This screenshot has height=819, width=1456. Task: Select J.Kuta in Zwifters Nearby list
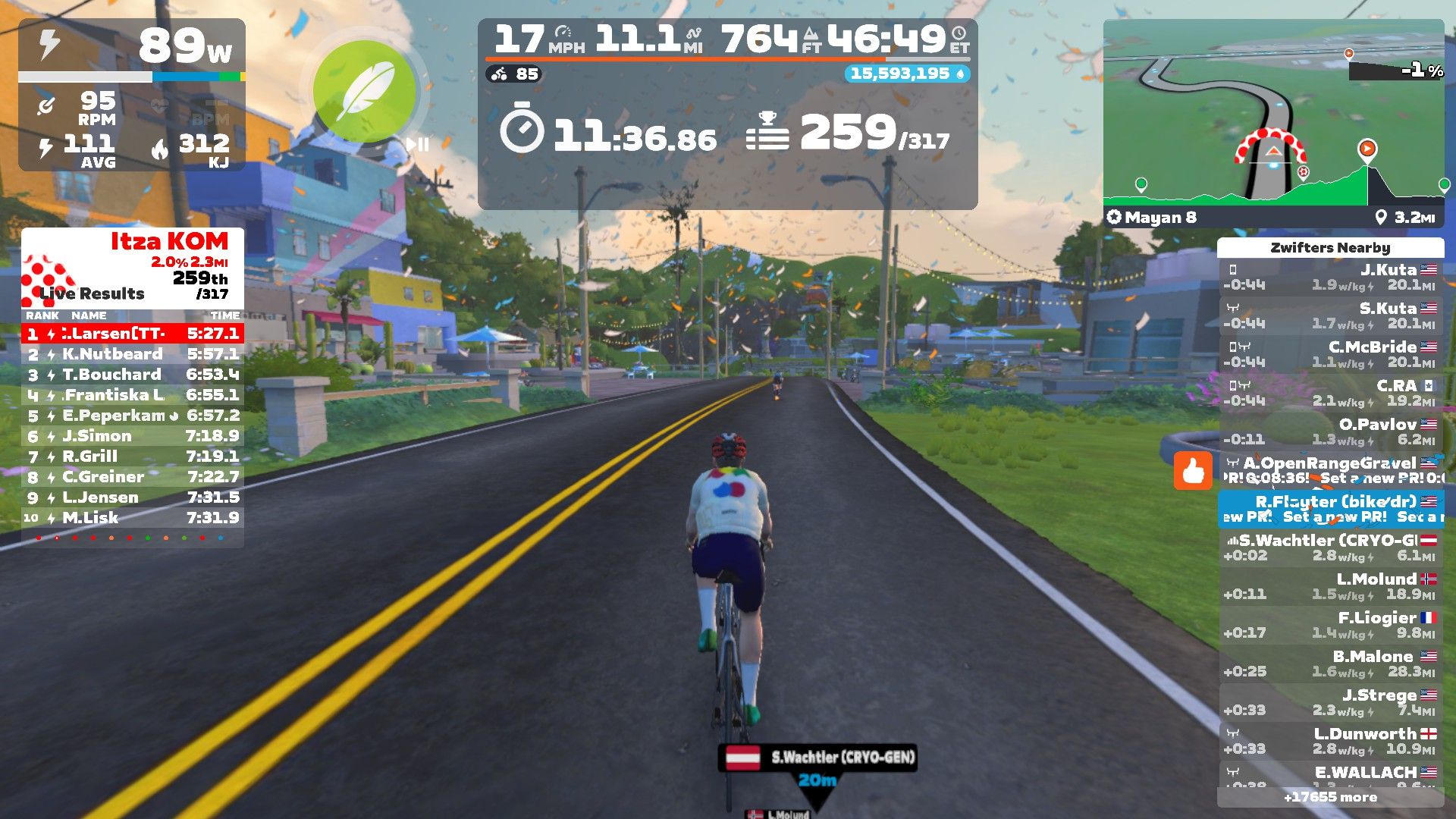point(1331,278)
